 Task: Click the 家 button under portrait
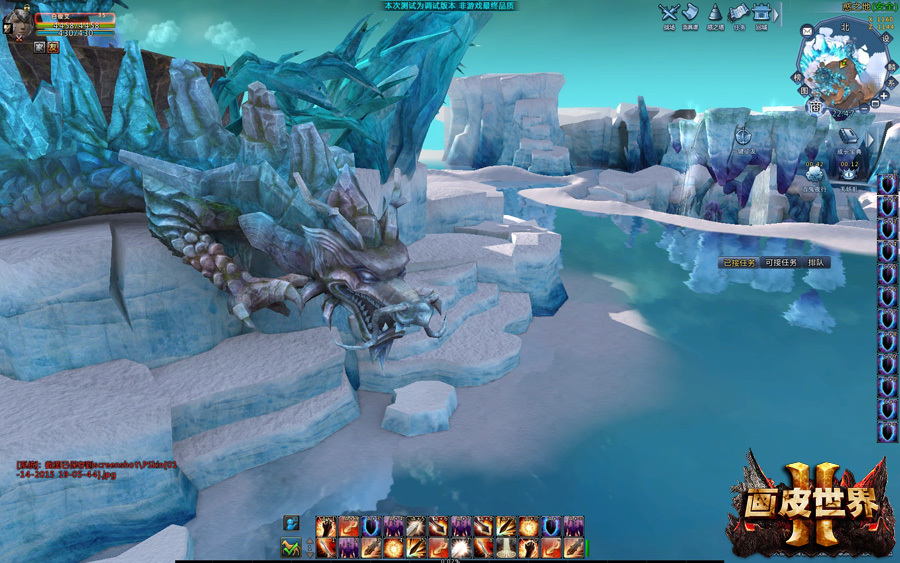(40, 46)
